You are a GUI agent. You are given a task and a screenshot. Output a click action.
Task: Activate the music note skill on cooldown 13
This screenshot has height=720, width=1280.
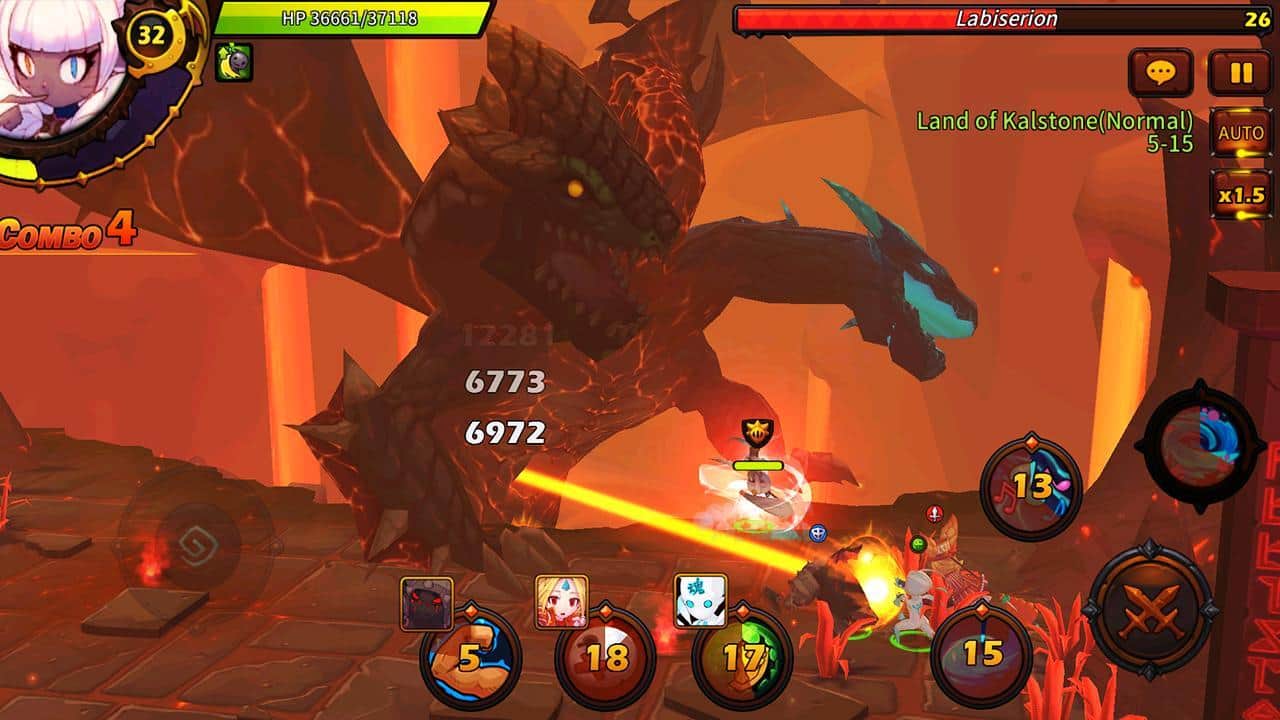(x=1031, y=488)
